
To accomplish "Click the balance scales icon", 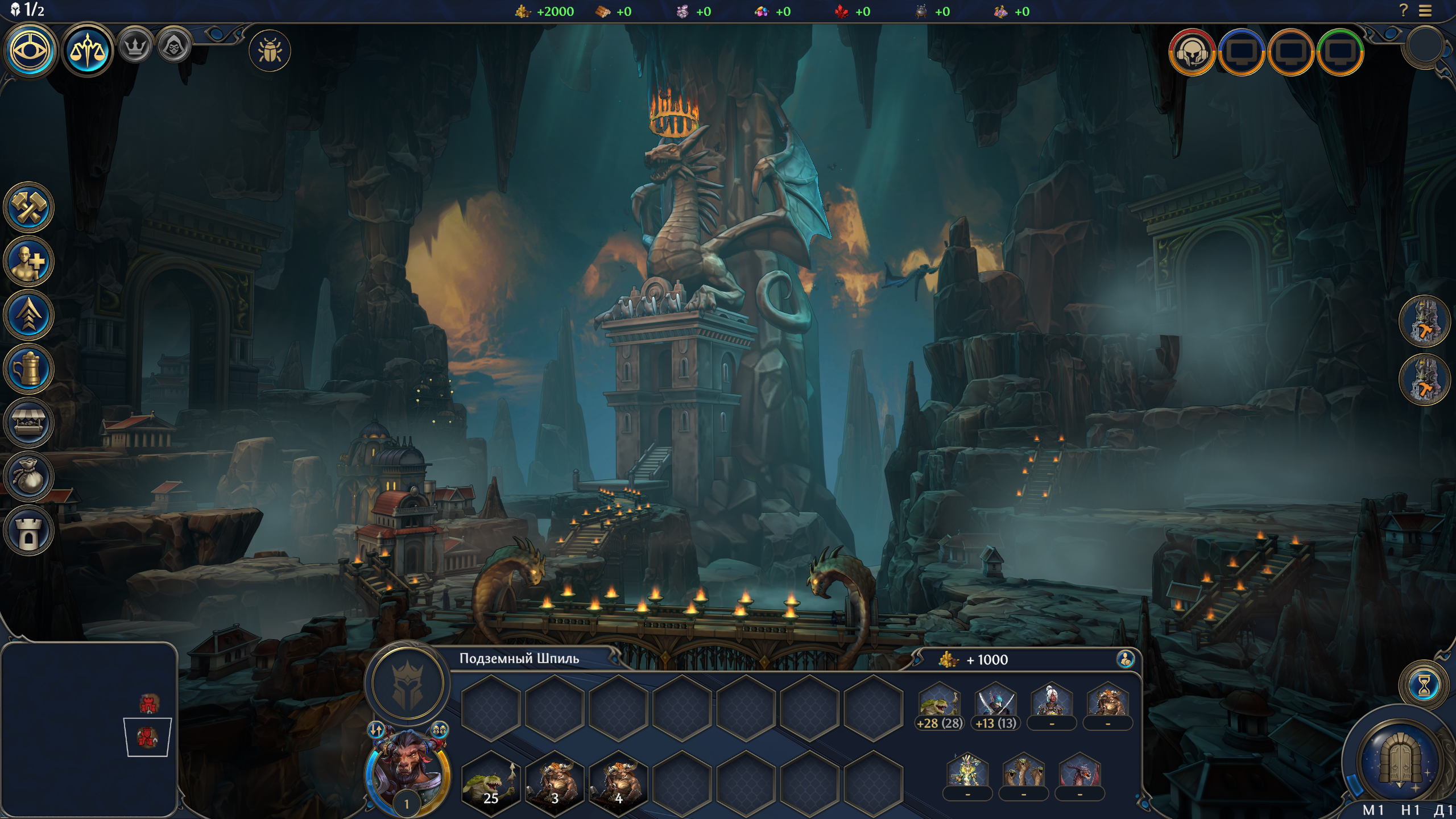I will [x=87, y=51].
